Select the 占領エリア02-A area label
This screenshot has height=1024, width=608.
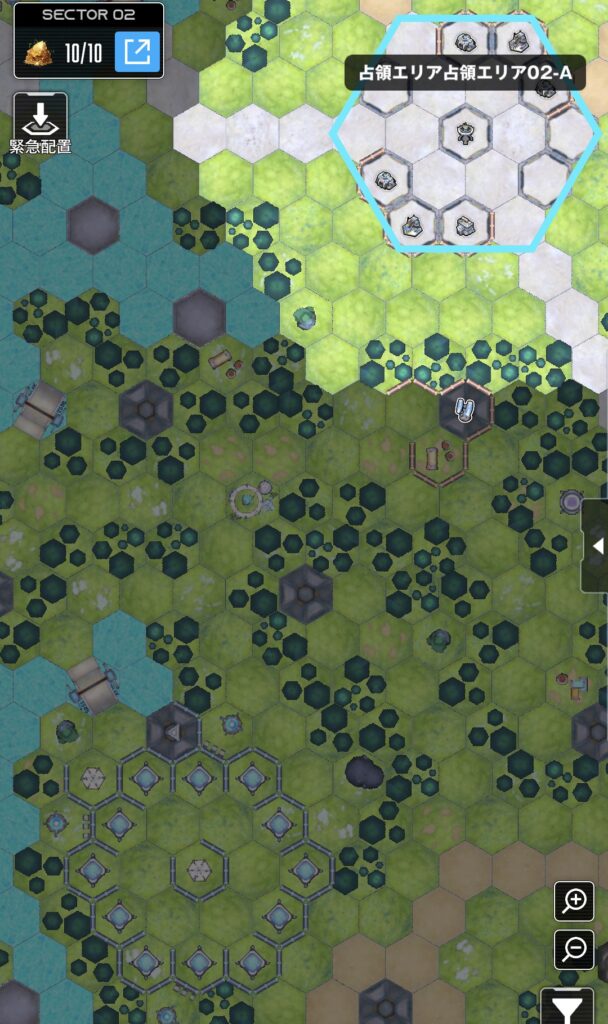[465, 73]
